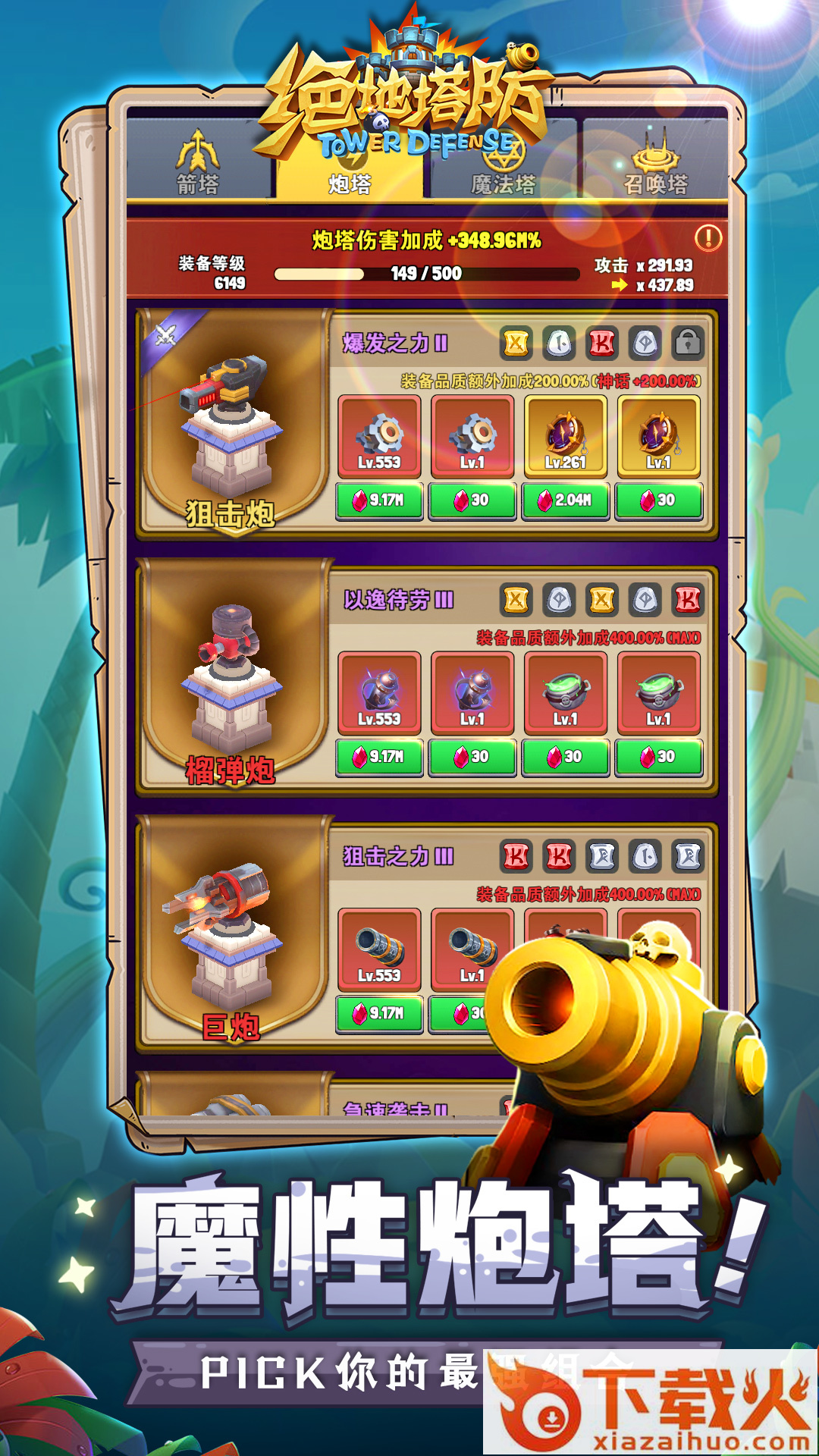Image resolution: width=819 pixels, height=1456 pixels.
Task: Upgrade howitzer gear for 9.17M gems
Action: pos(379,757)
